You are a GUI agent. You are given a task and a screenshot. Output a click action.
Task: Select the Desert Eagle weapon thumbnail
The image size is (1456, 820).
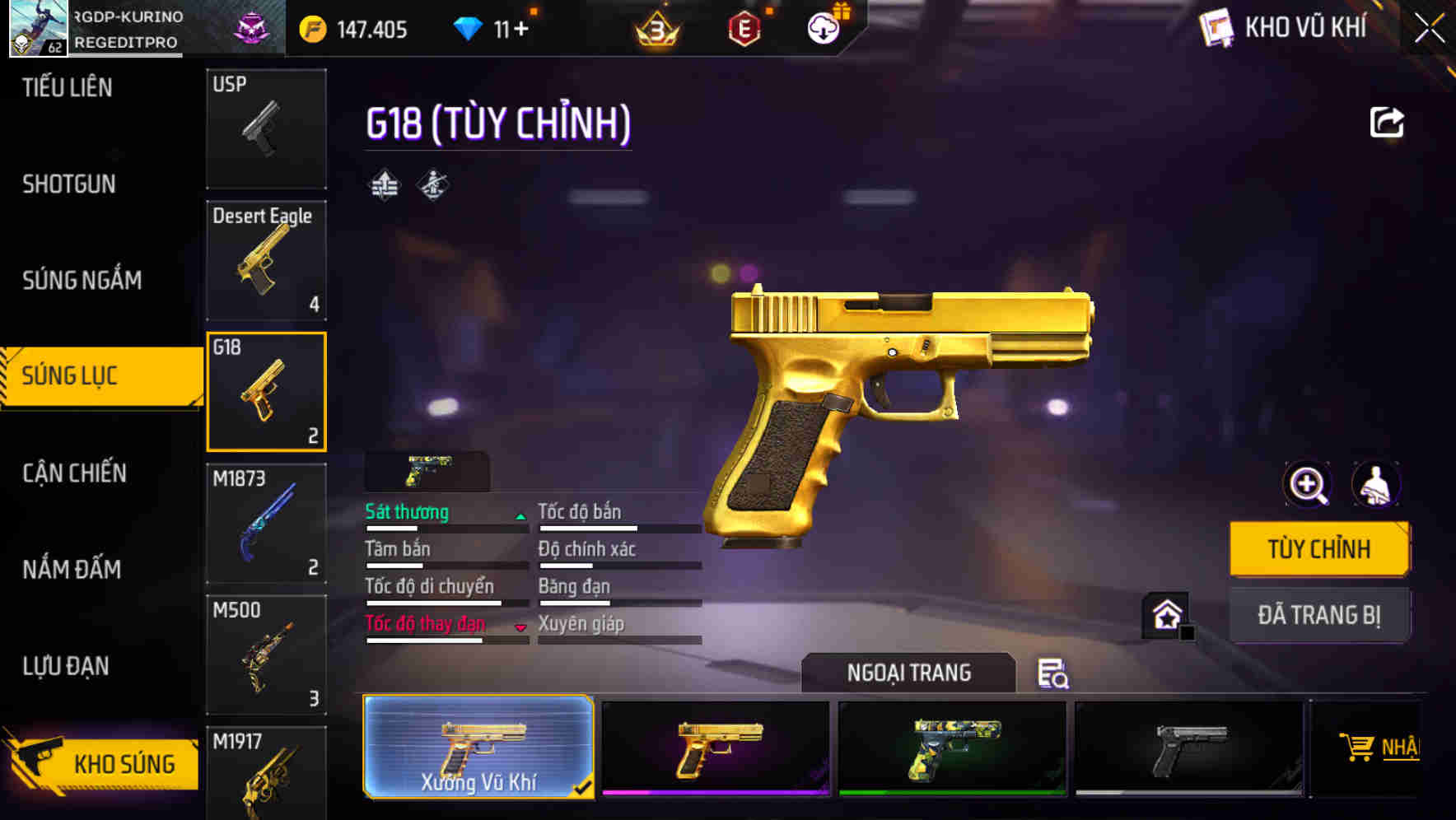(266, 260)
